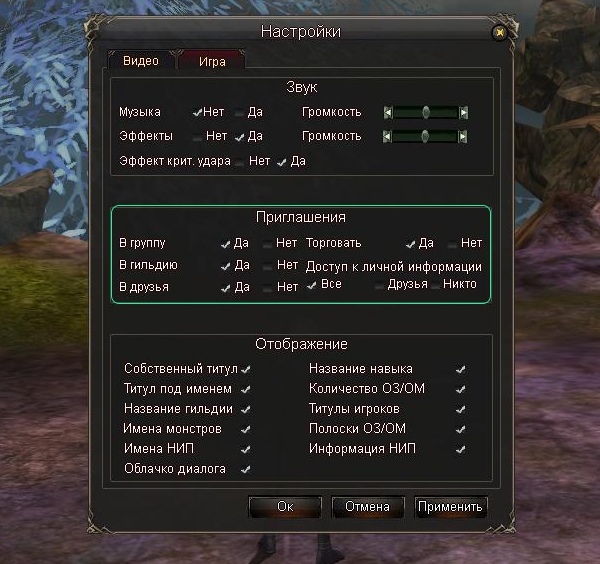The width and height of the screenshot is (600, 564).
Task: Uncheck Полоски ОЗ/ОМ display
Action: click(460, 429)
